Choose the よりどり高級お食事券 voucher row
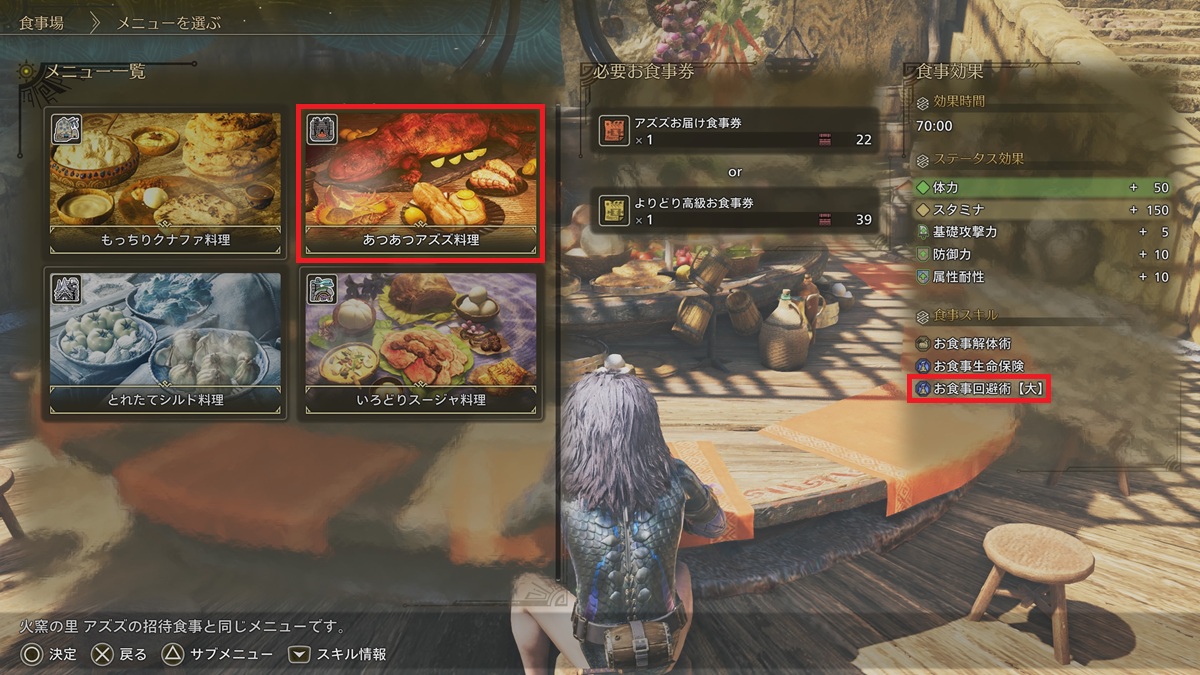 (x=735, y=211)
